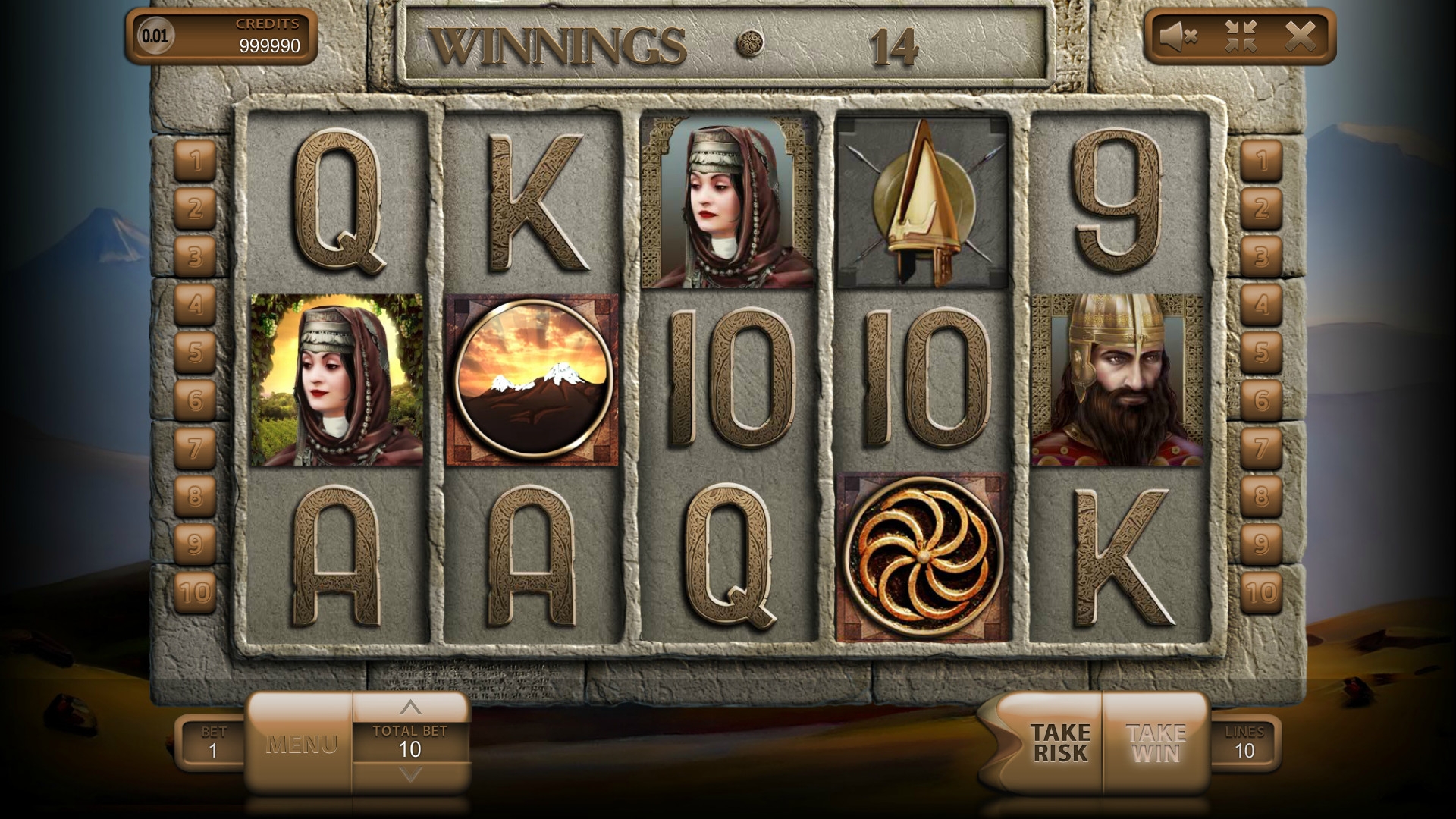Image resolution: width=1456 pixels, height=819 pixels.
Task: Decrease total bet with the down arrow
Action: tap(410, 775)
